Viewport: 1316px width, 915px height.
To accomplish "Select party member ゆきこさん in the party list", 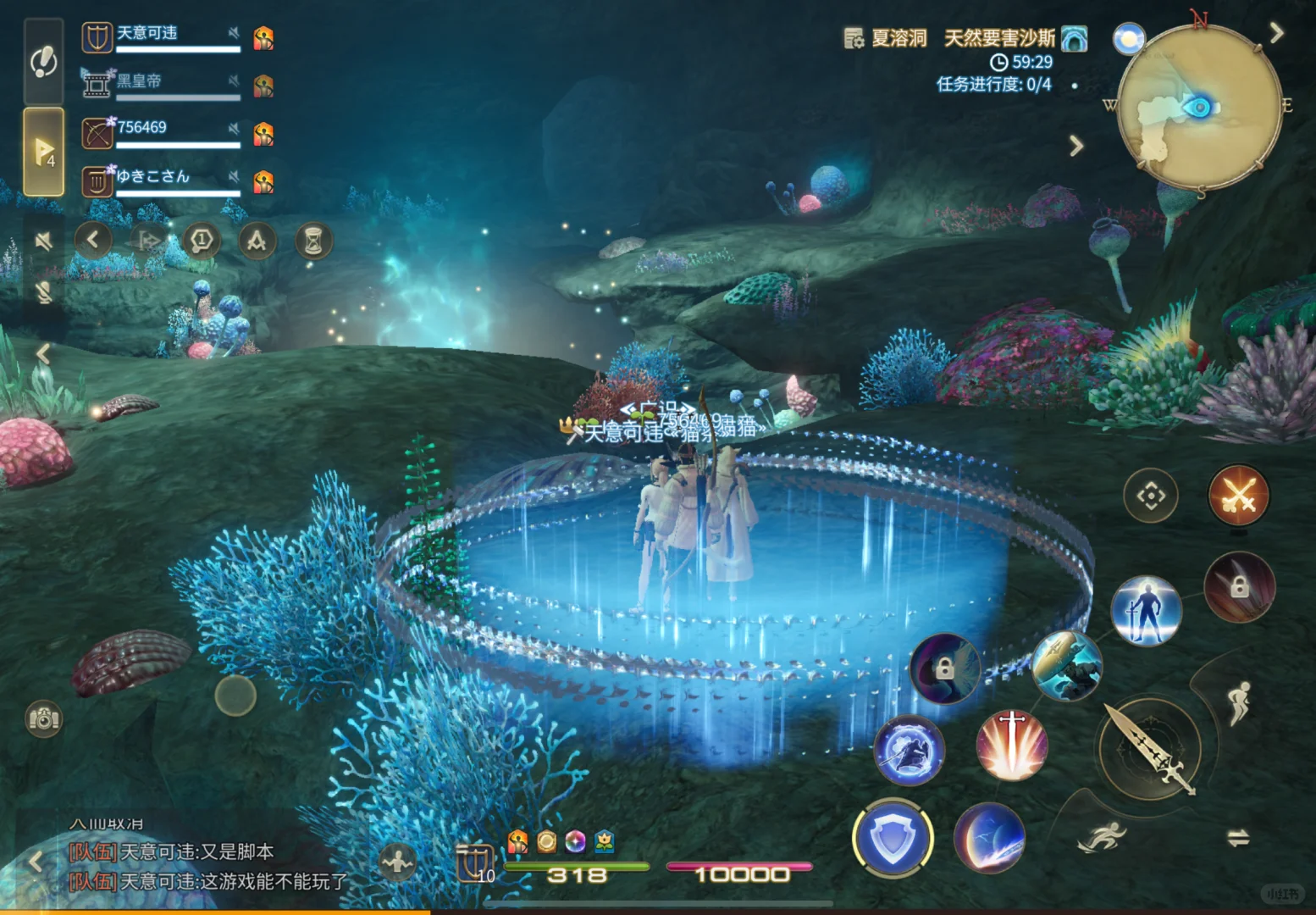I will click(x=161, y=180).
